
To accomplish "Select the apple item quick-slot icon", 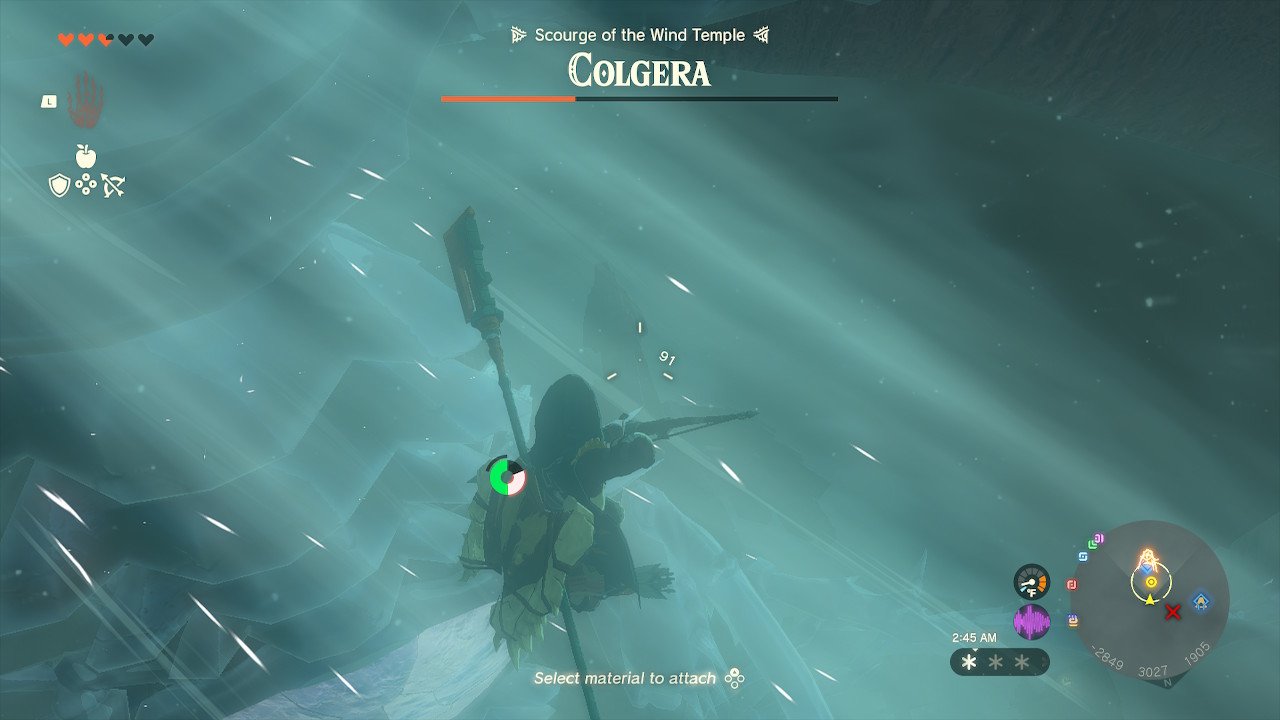I will (86, 156).
